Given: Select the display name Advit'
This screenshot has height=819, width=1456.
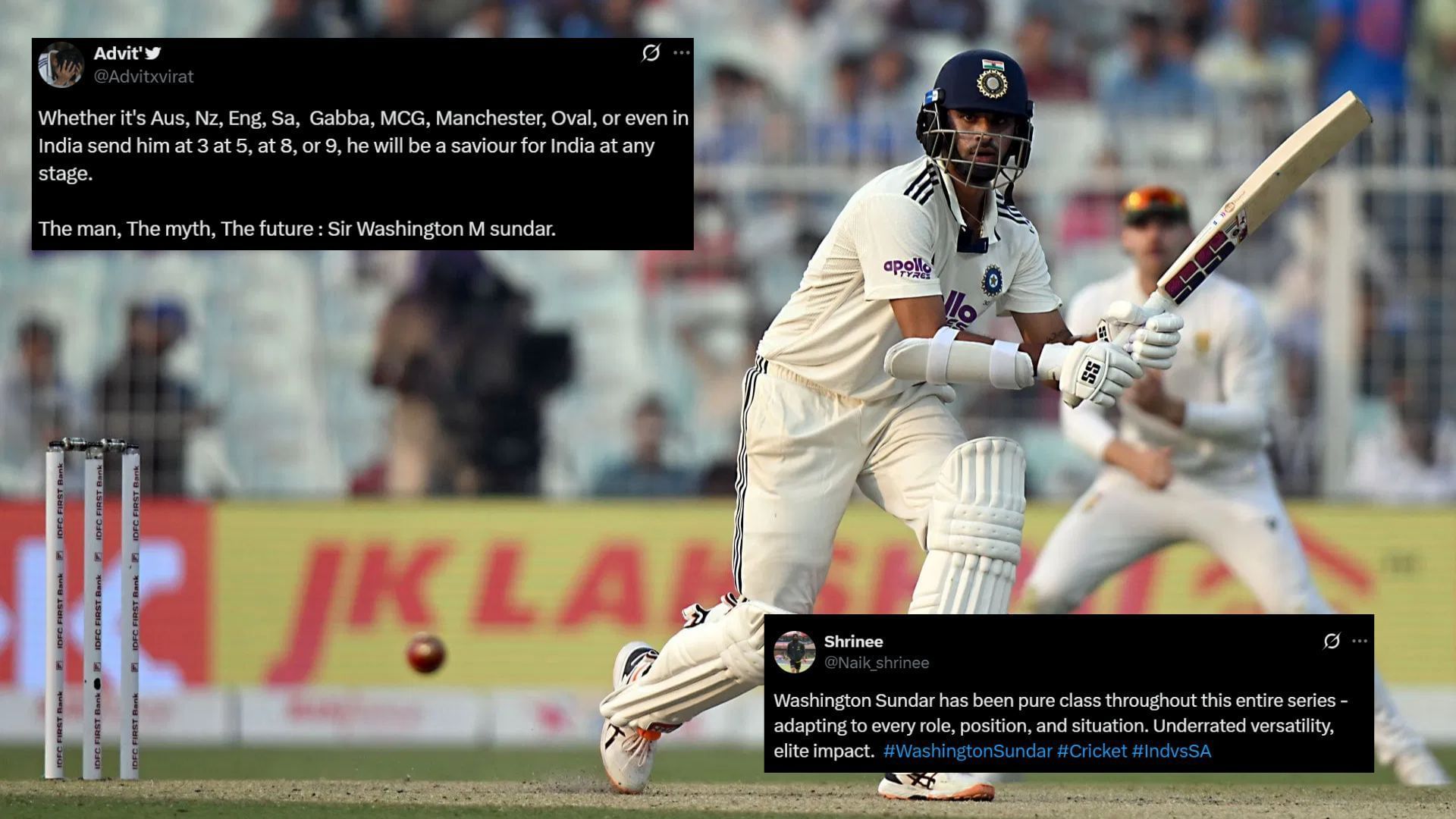Looking at the screenshot, I should (115, 52).
